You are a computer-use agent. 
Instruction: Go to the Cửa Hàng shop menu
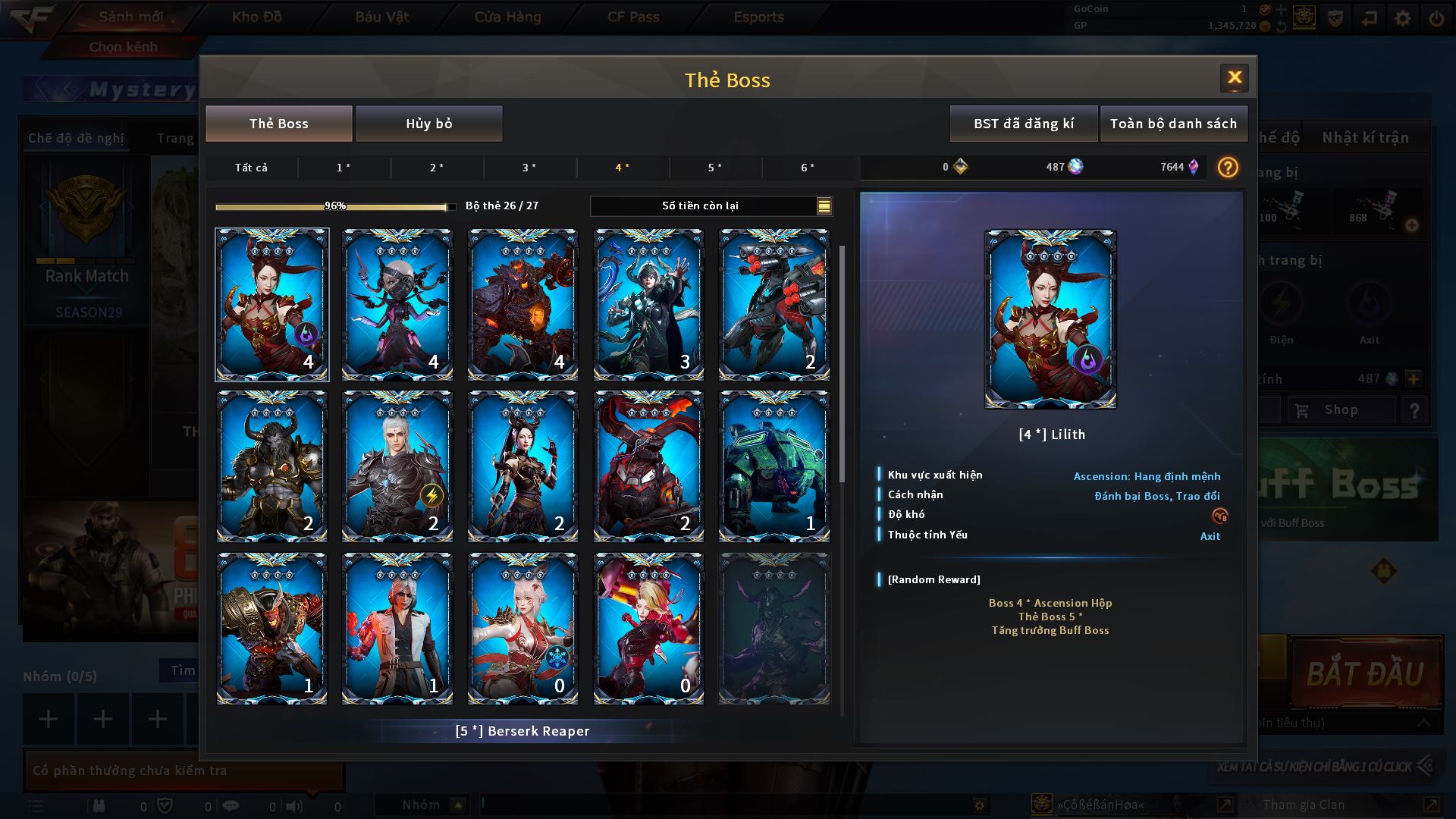[x=507, y=17]
